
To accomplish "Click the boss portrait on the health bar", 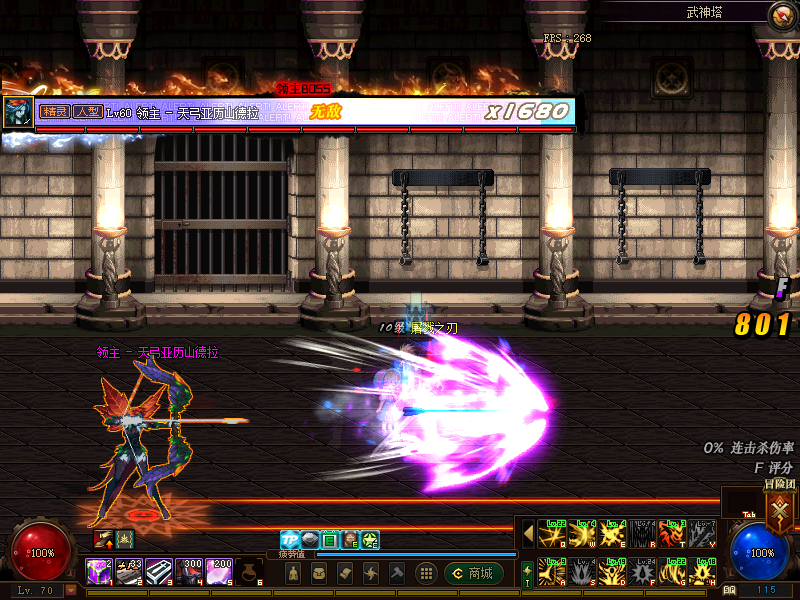I will (17, 111).
